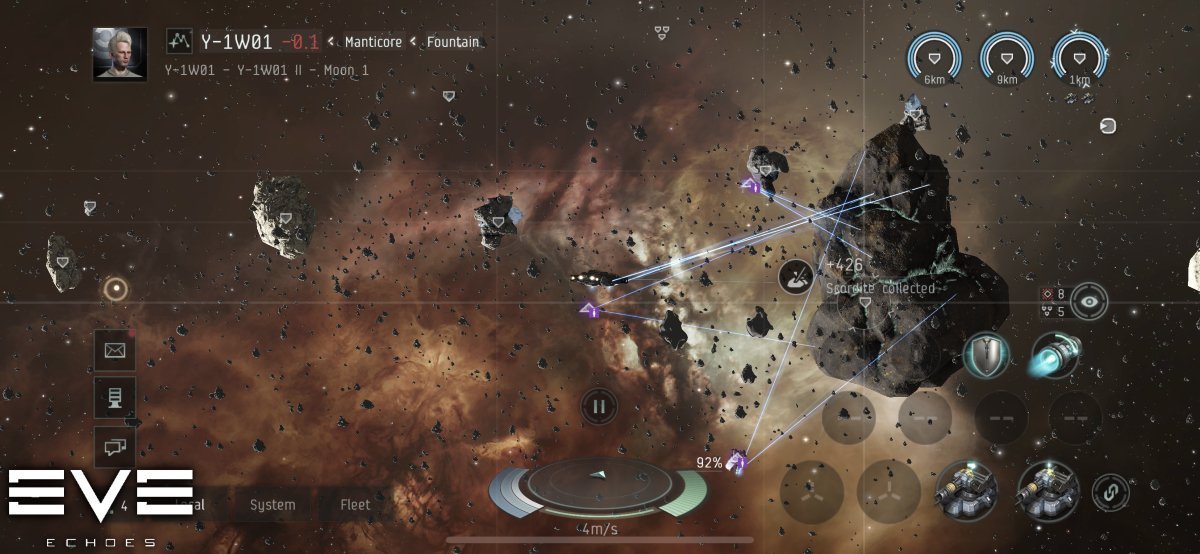This screenshot has height=554, width=1200.
Task: Switch to the System chat tab
Action: pyautogui.click(x=272, y=505)
